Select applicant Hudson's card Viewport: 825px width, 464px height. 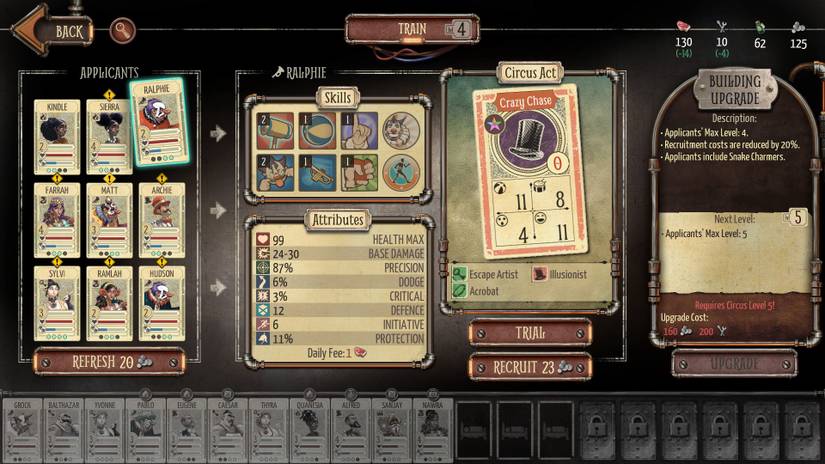160,302
